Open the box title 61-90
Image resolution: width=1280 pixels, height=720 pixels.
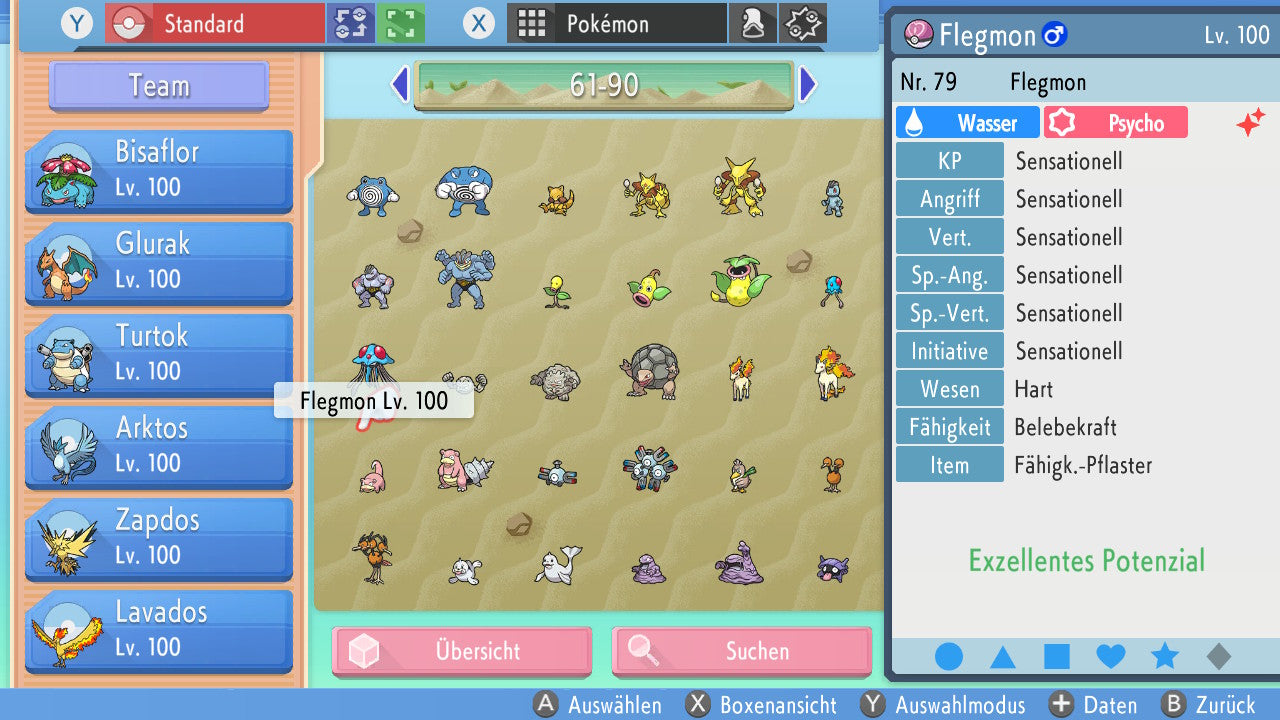[604, 86]
